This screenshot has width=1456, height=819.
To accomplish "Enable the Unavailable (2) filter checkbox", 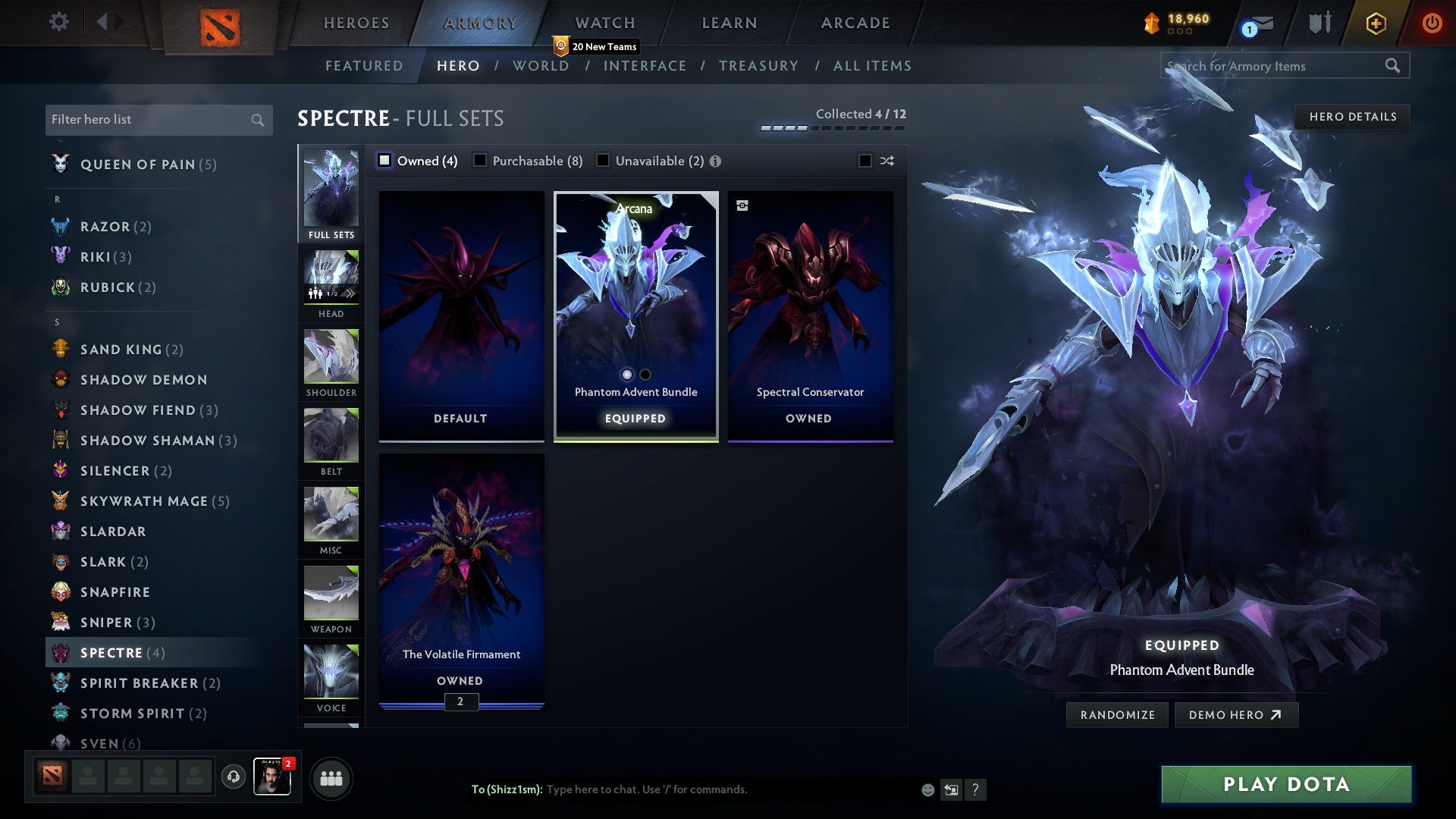I will [603, 161].
